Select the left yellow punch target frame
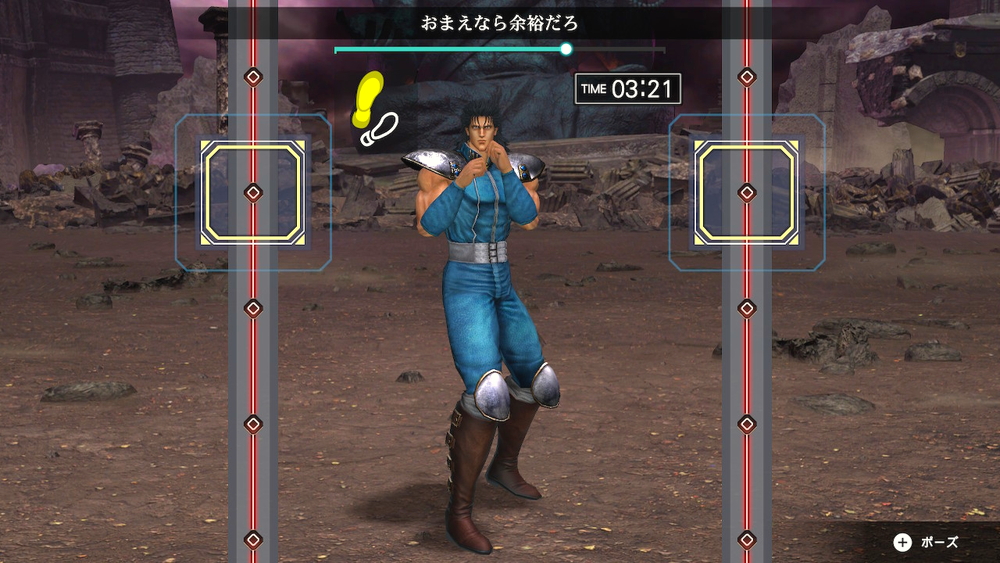Screen dimensions: 1000x563 pos(253,192)
